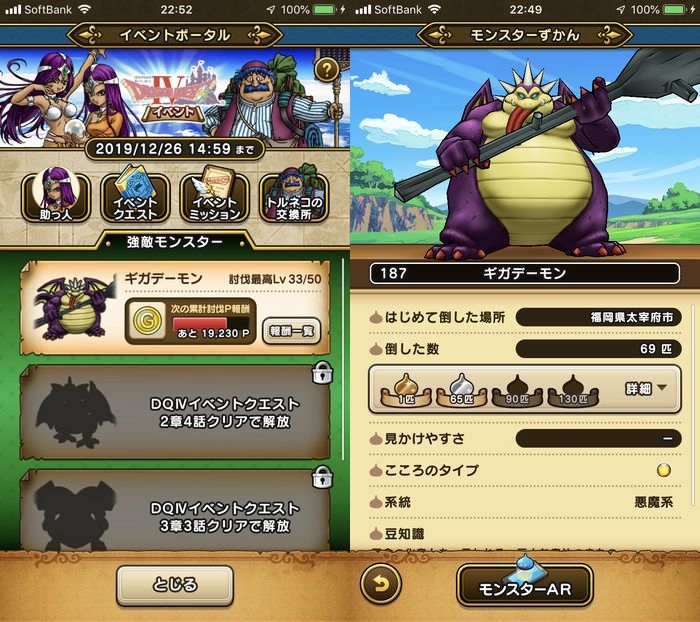The image size is (700, 622).
Task: Tap the locked 2章4話 monster entry
Action: (175, 411)
